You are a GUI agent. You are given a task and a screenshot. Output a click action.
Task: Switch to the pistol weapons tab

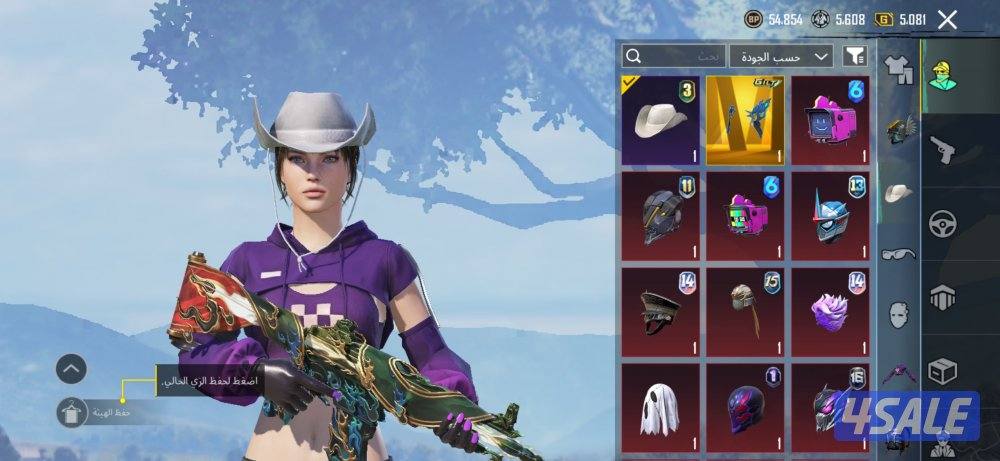pyautogui.click(x=943, y=150)
